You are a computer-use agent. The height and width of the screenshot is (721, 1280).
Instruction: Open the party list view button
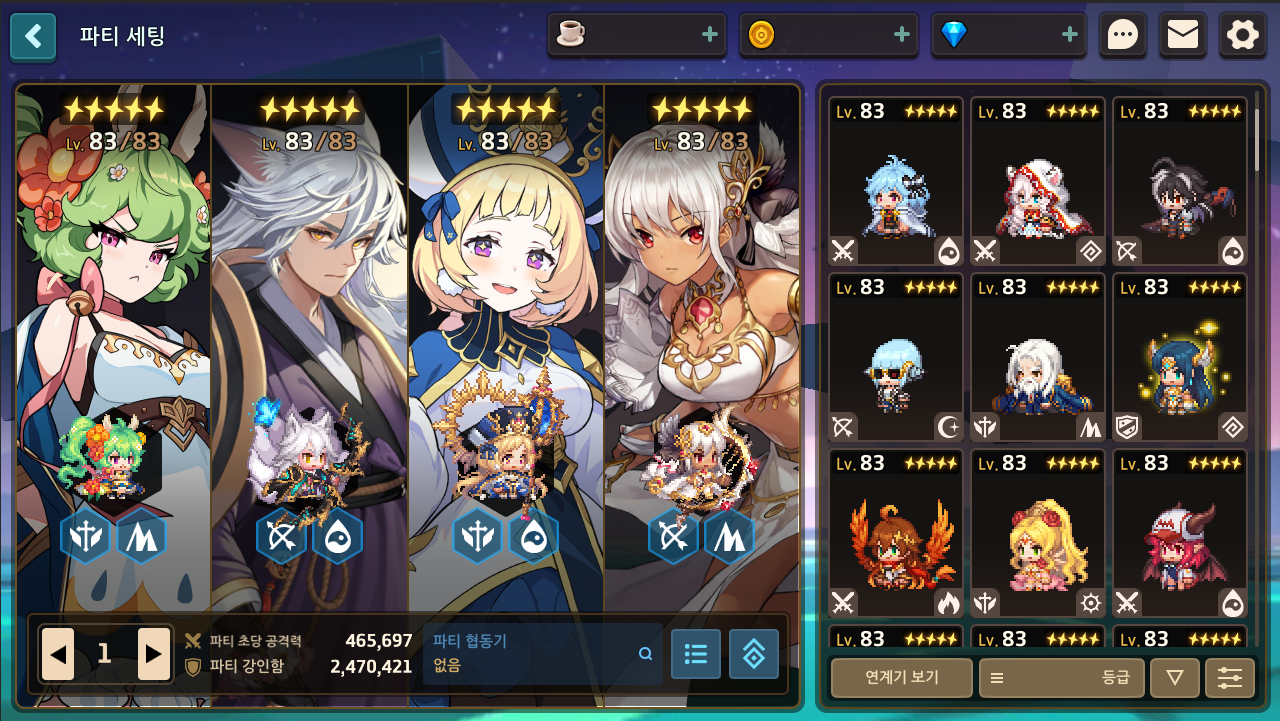(x=695, y=654)
